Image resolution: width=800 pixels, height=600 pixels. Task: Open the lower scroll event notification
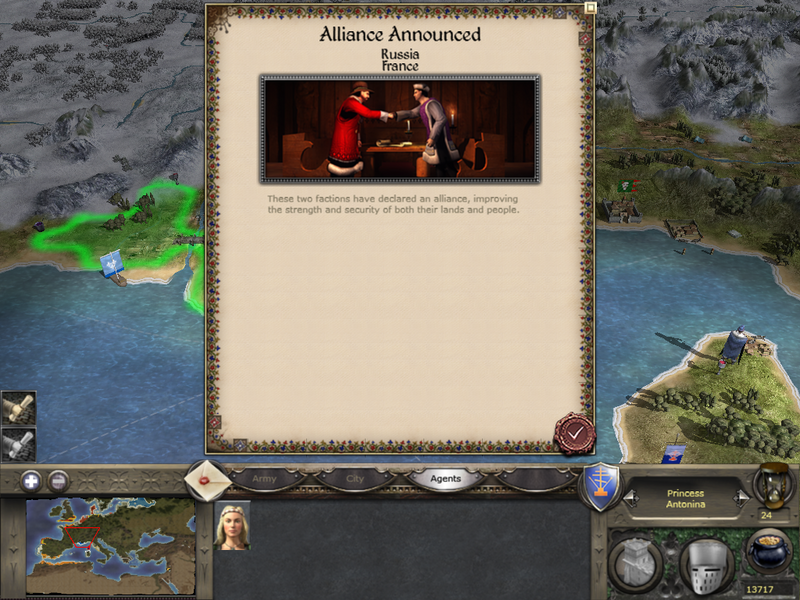click(x=19, y=443)
